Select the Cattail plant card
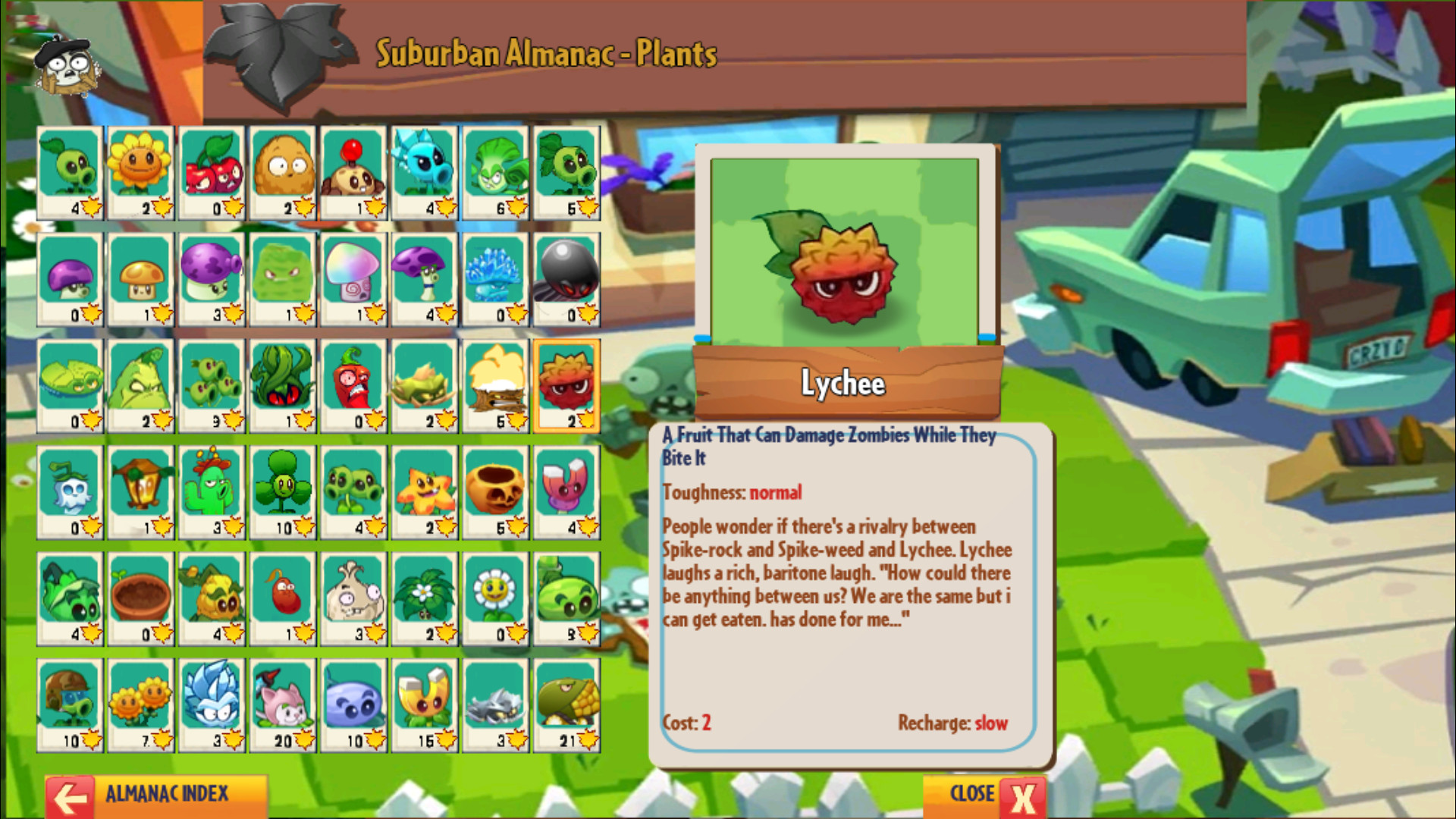Viewport: 1456px width, 819px height. click(282, 705)
